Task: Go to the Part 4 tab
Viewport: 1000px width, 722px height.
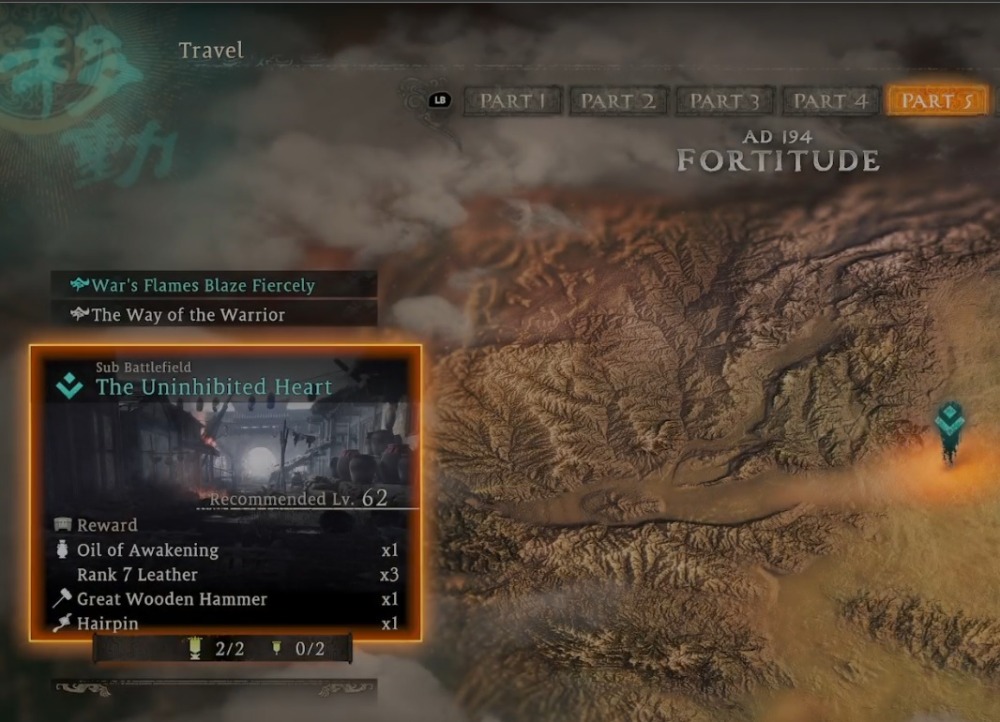Action: (x=830, y=101)
